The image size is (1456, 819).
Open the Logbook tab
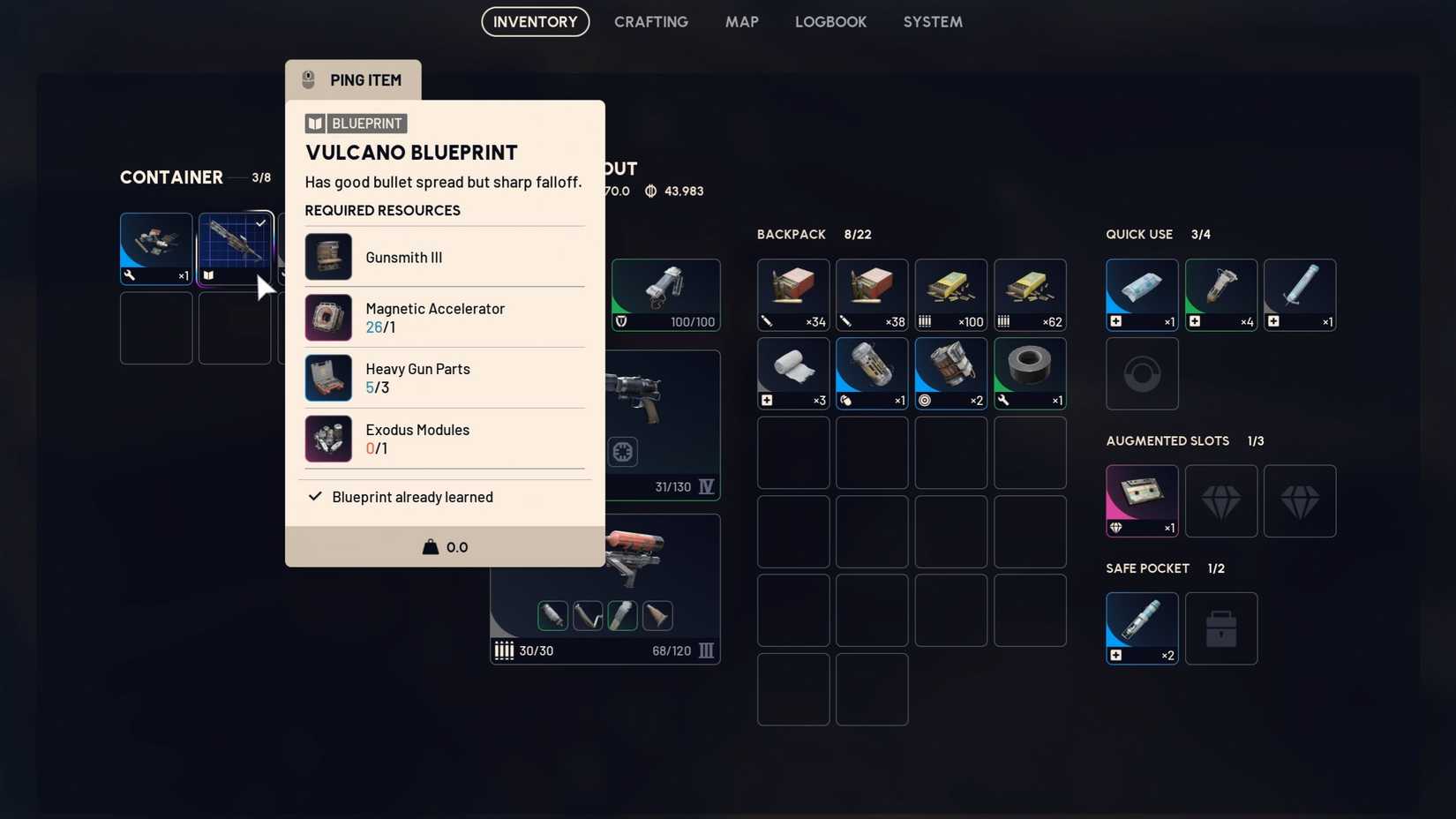[830, 22]
